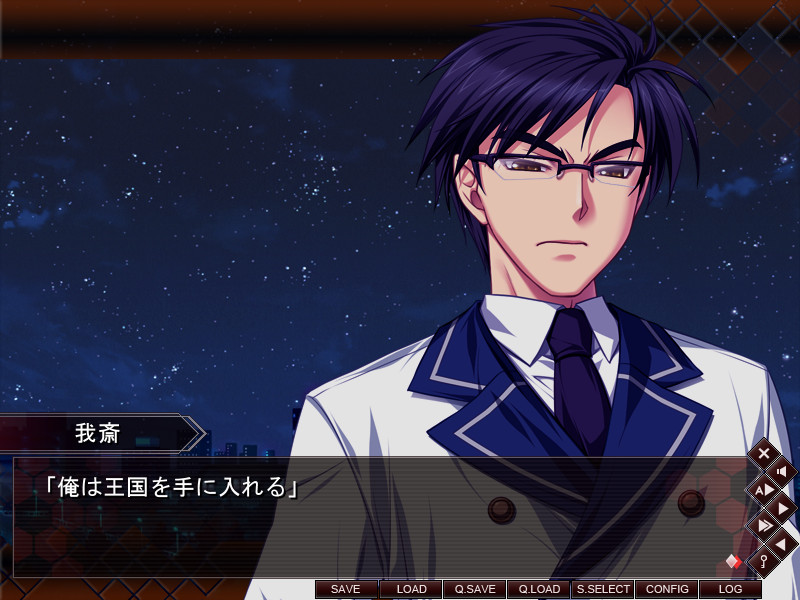The image size is (800, 600).
Task: Open the S.SELECT menu
Action: (x=603, y=589)
